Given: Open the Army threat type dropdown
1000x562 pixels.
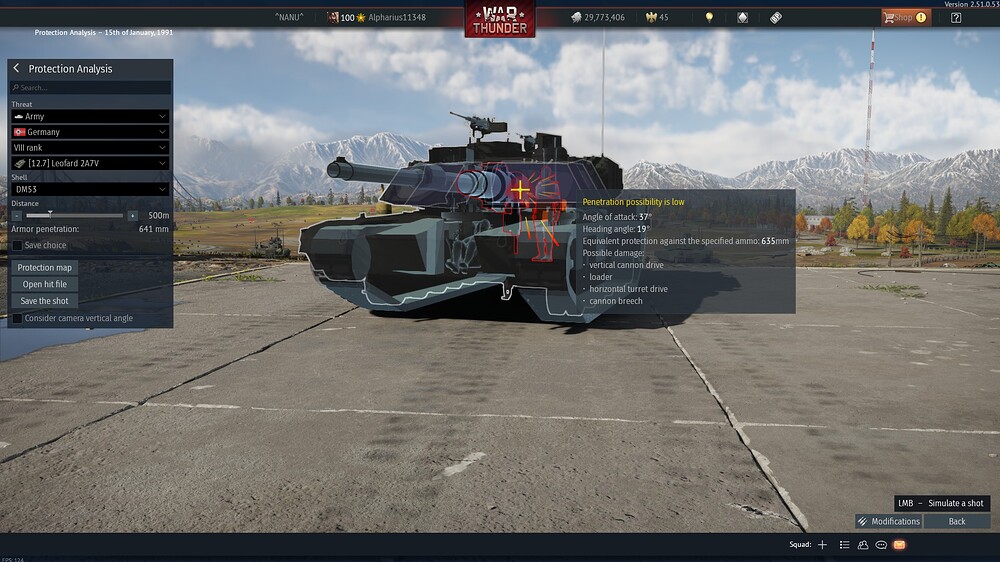Looking at the screenshot, I should tap(90, 117).
